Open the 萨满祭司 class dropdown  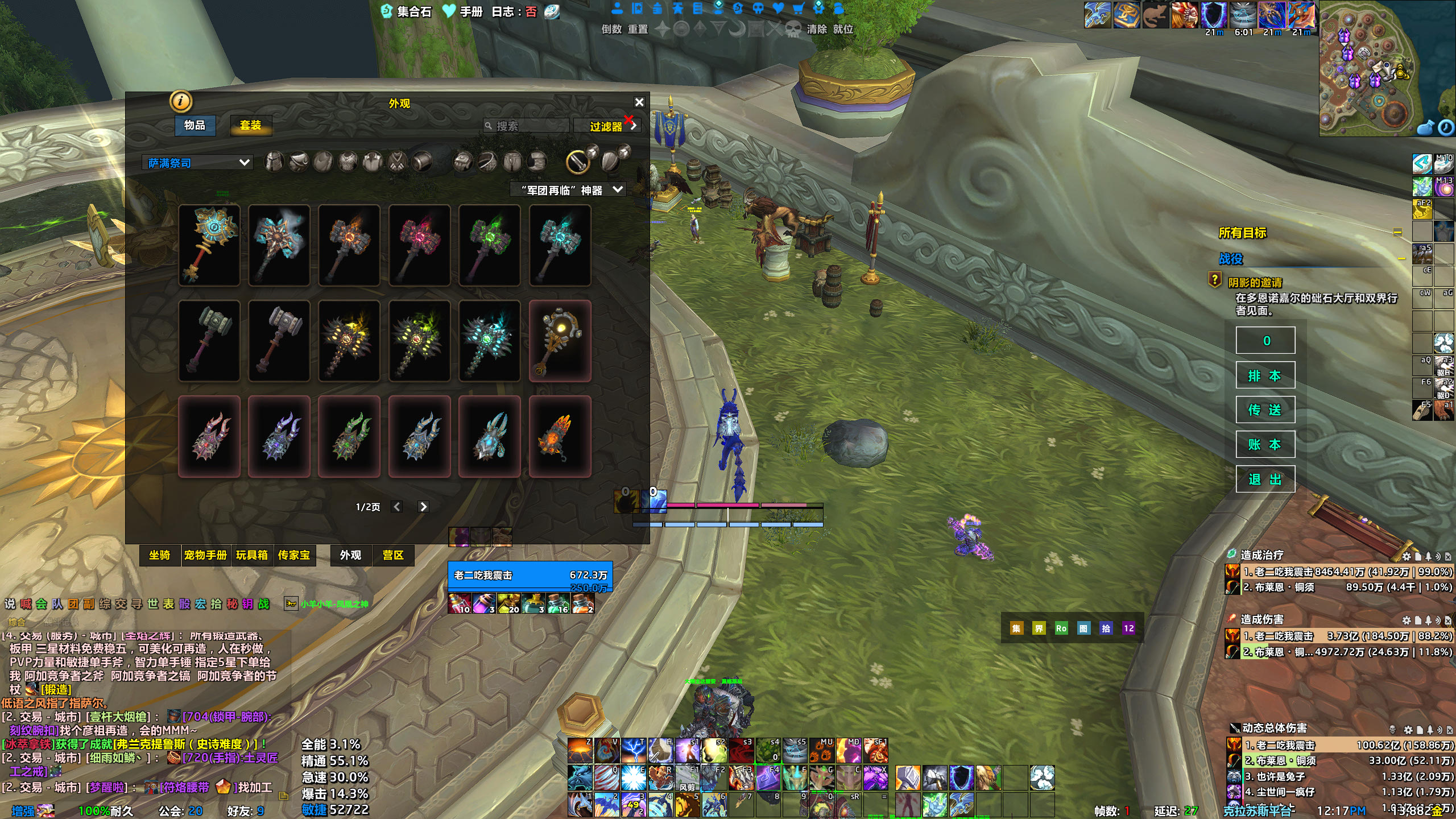[x=197, y=163]
